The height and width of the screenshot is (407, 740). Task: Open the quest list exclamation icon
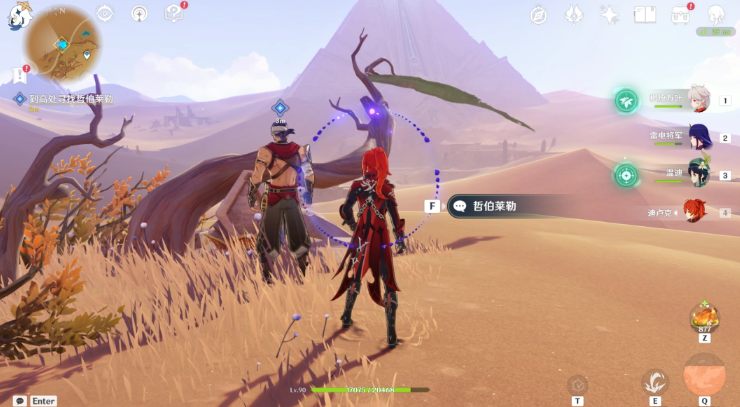click(19, 75)
